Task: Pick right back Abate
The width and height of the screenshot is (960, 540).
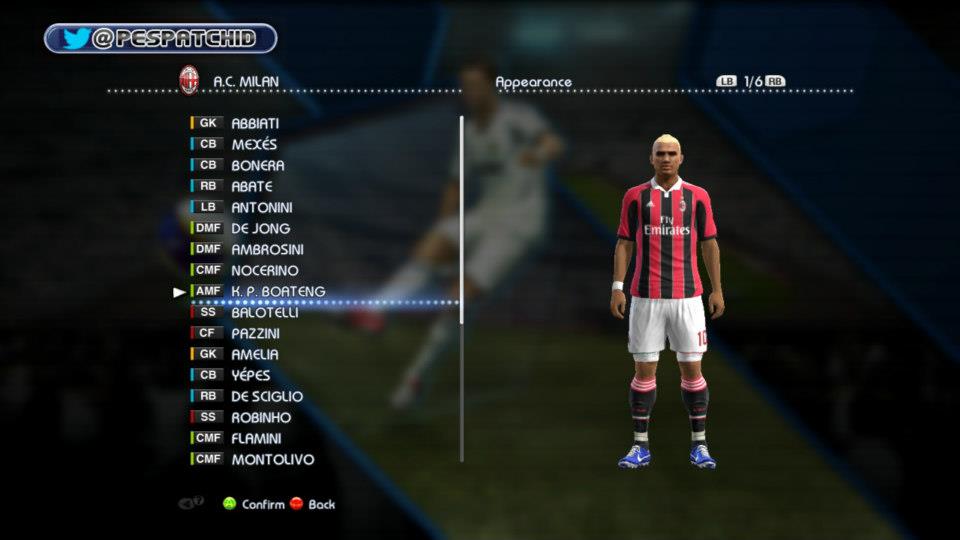Action: click(x=251, y=186)
